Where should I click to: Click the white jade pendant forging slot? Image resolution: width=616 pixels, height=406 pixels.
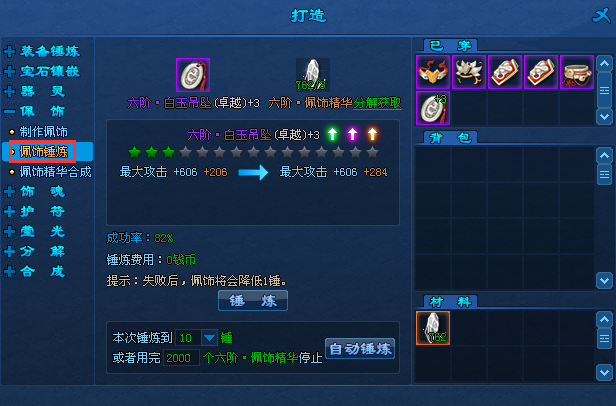[x=192, y=75]
